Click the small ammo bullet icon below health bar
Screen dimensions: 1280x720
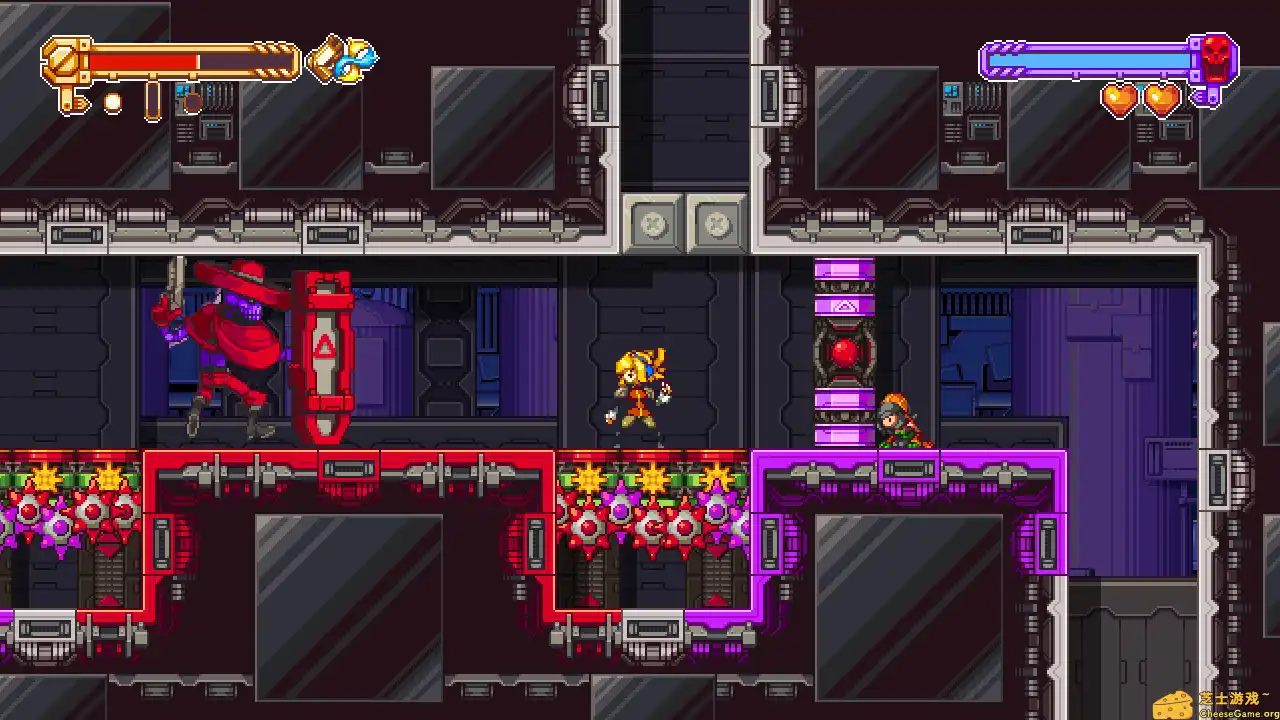[115, 100]
